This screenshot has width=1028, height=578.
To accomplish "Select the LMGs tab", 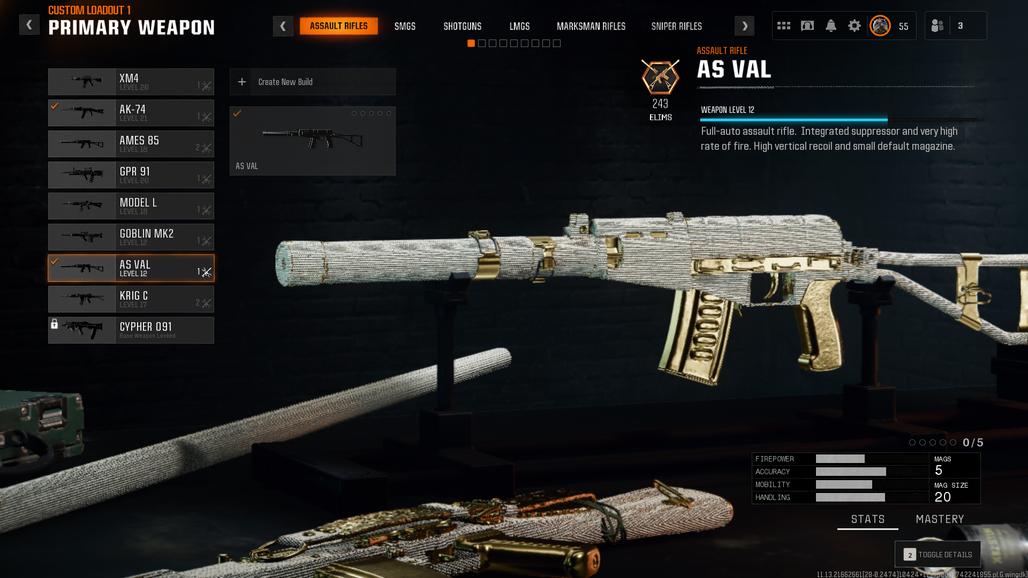I will tap(519, 26).
